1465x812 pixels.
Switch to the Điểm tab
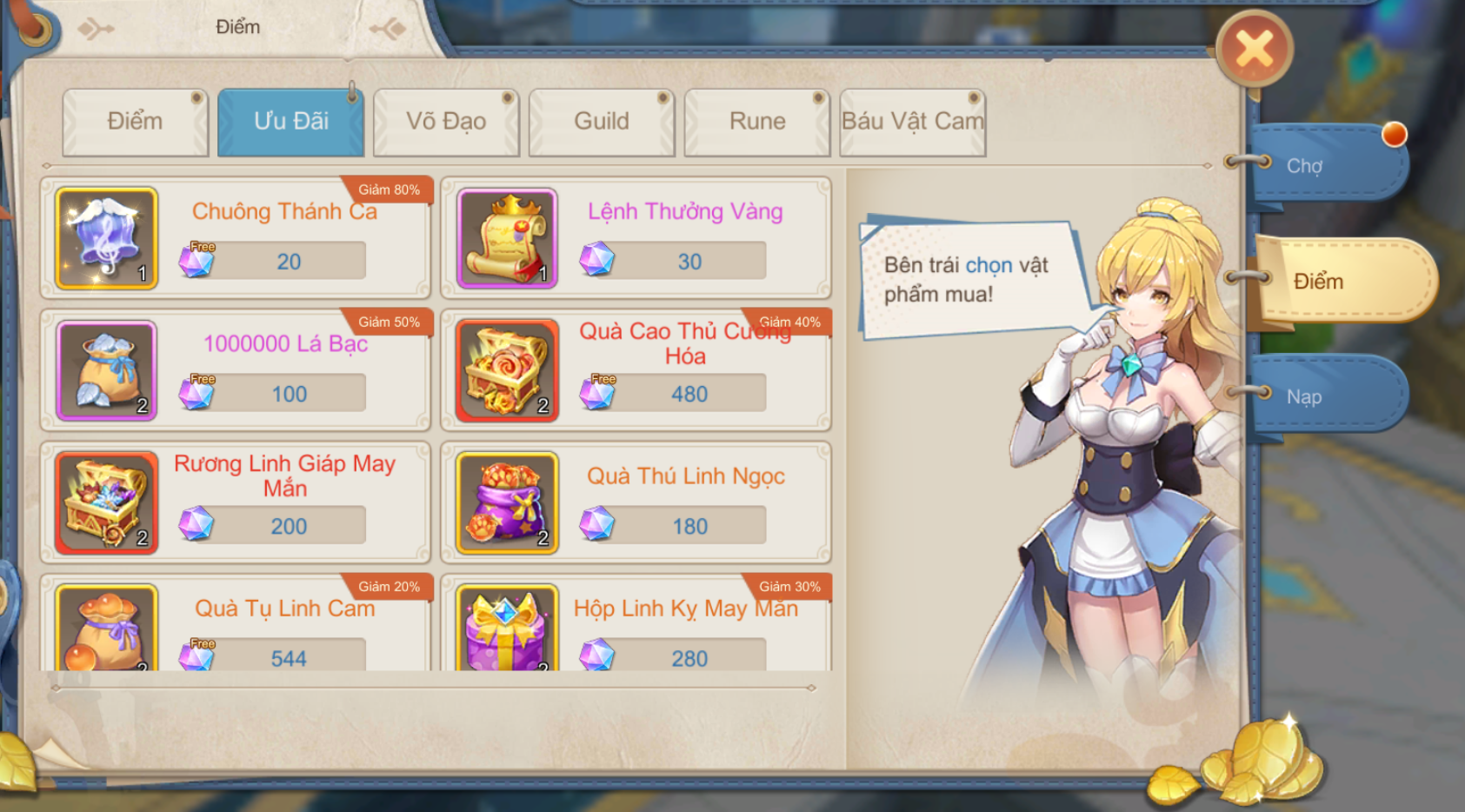coord(135,122)
